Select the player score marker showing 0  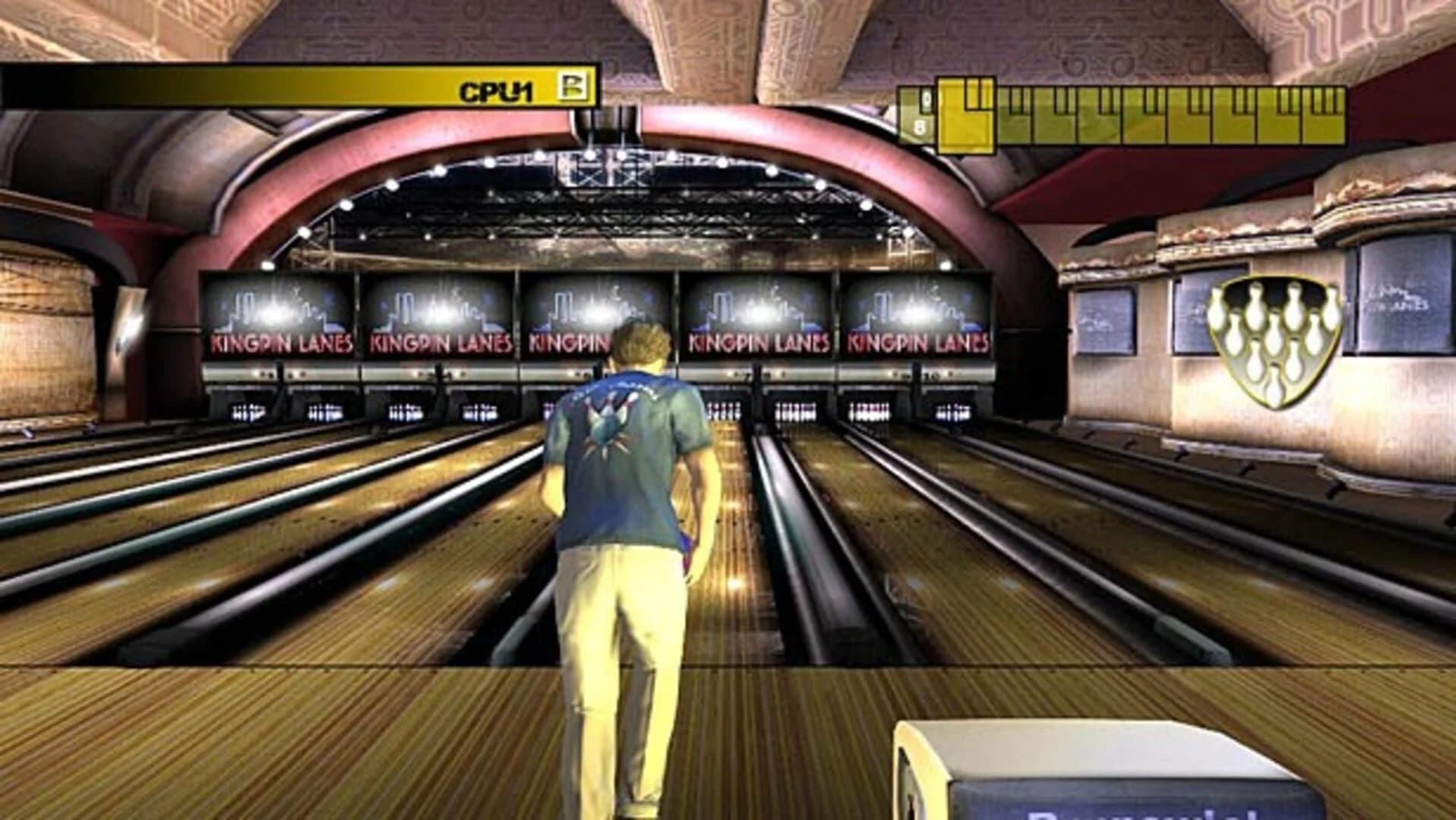click(927, 98)
